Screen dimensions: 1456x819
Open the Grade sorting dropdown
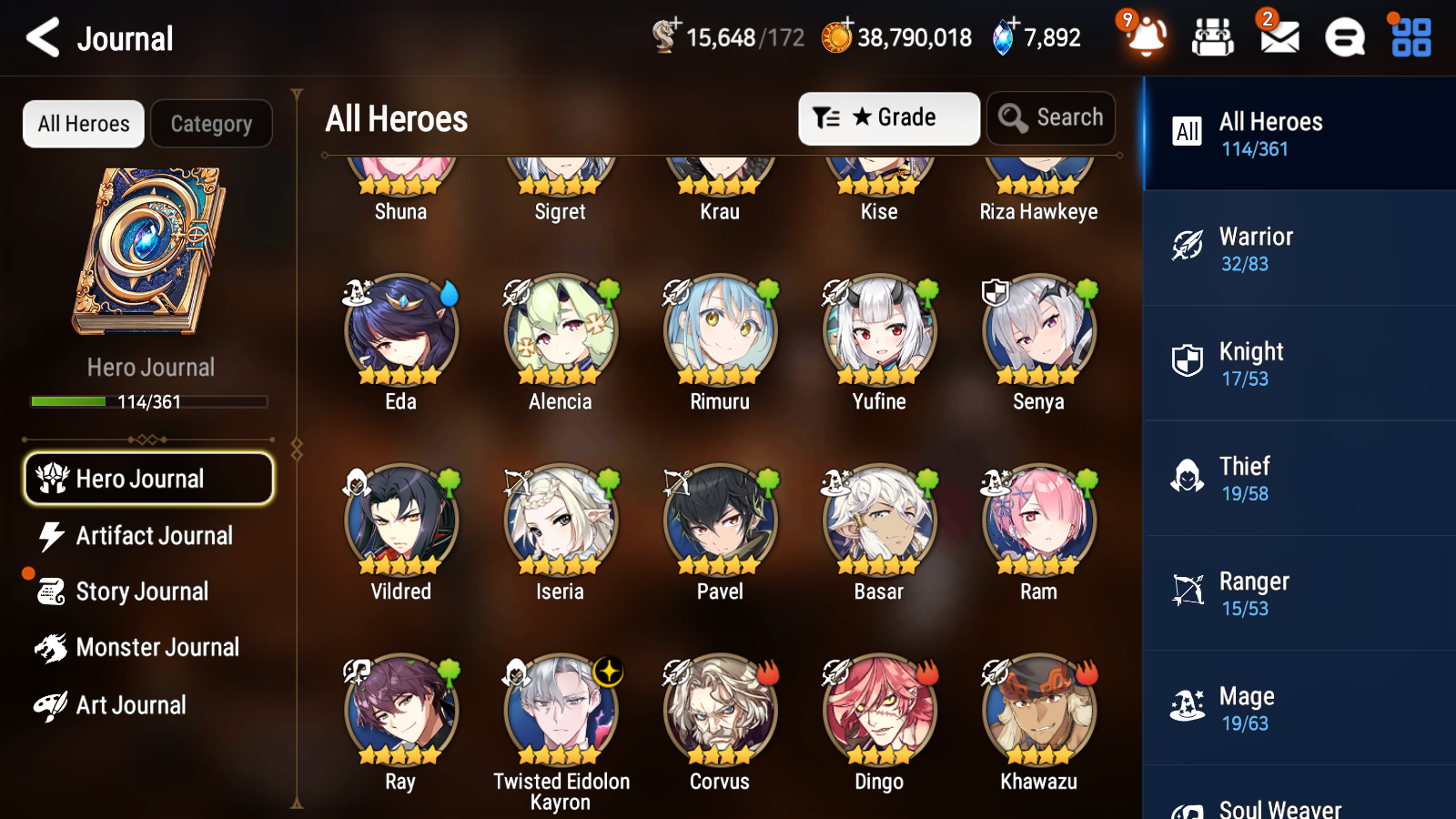pyautogui.click(x=888, y=117)
